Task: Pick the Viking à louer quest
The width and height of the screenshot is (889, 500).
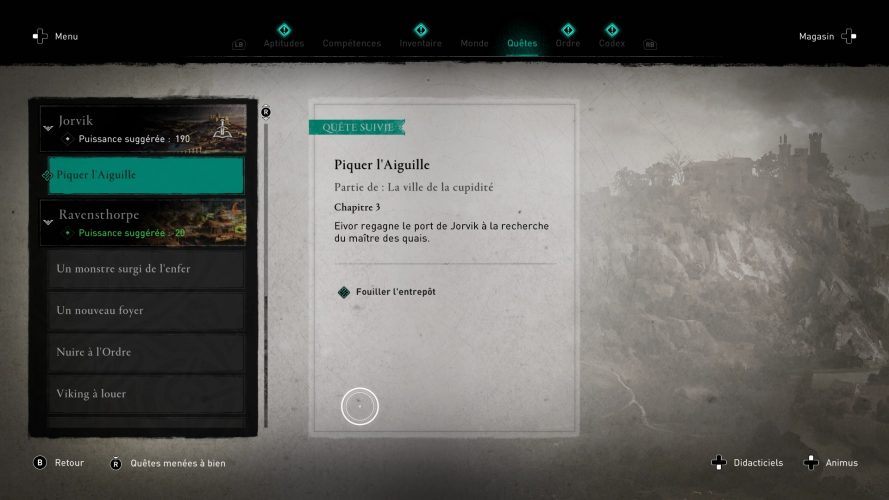Action: [x=145, y=394]
